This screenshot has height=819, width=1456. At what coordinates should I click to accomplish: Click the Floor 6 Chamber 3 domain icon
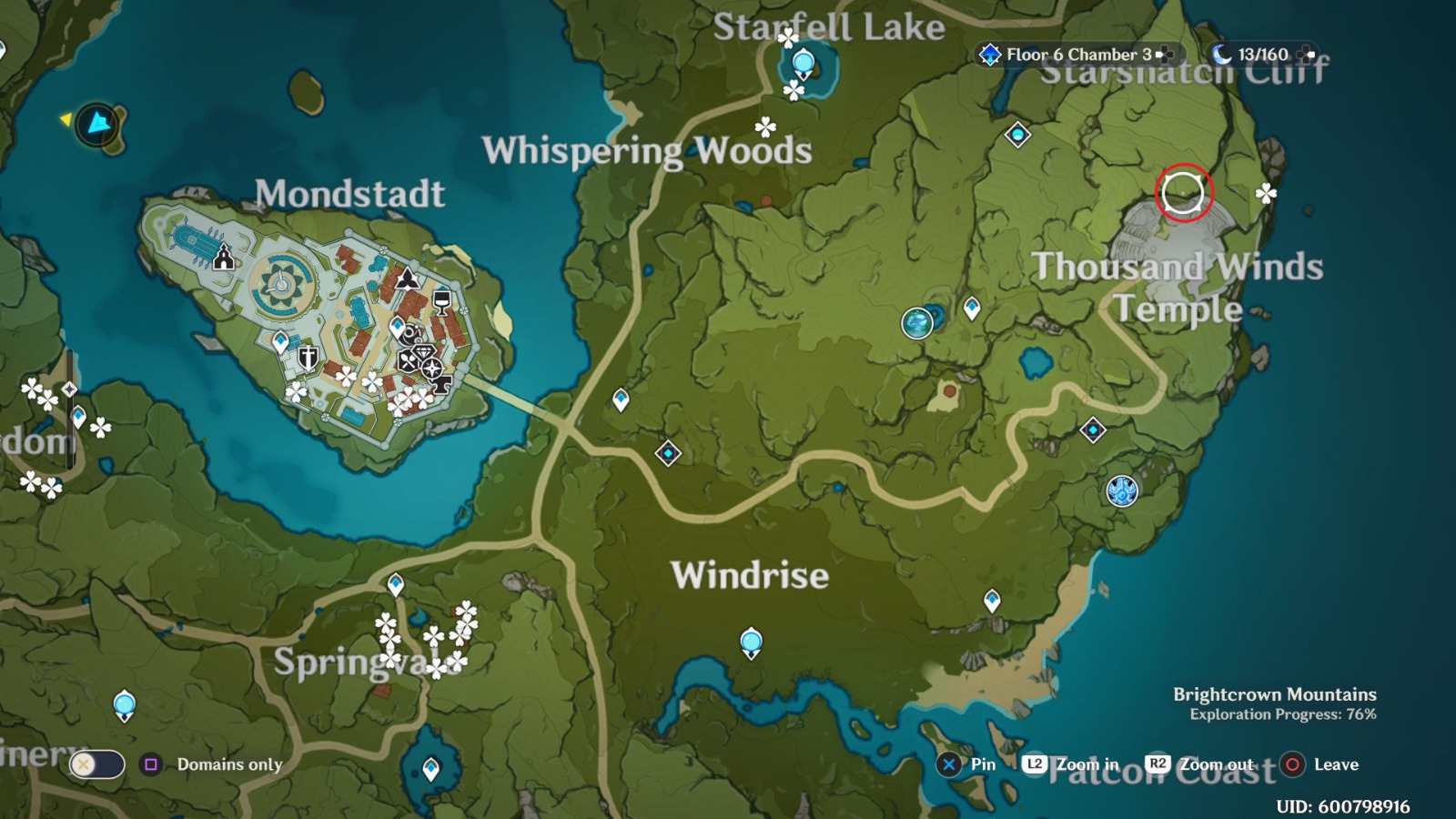pyautogui.click(x=989, y=54)
